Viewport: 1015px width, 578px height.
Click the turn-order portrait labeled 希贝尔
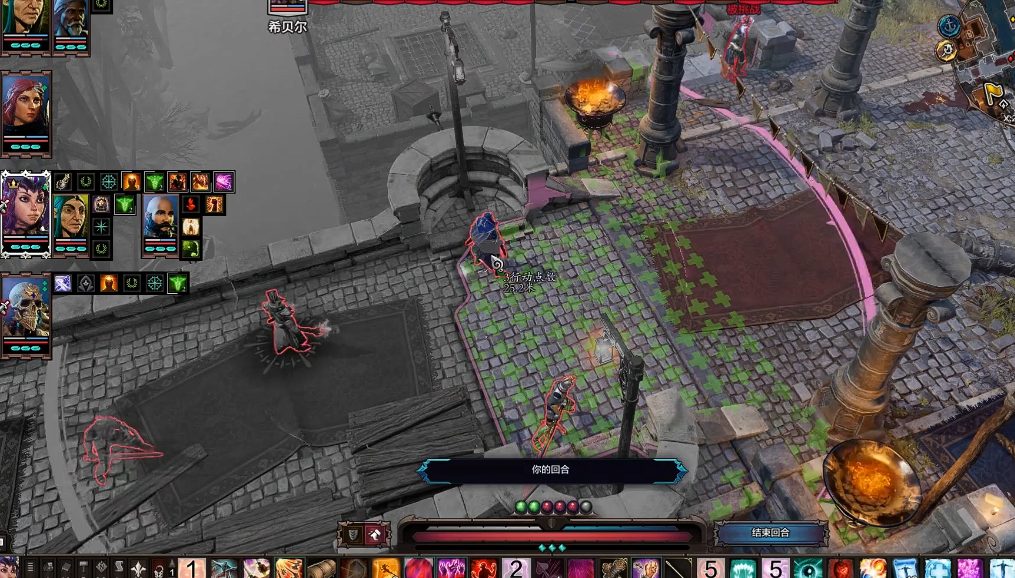point(287,8)
